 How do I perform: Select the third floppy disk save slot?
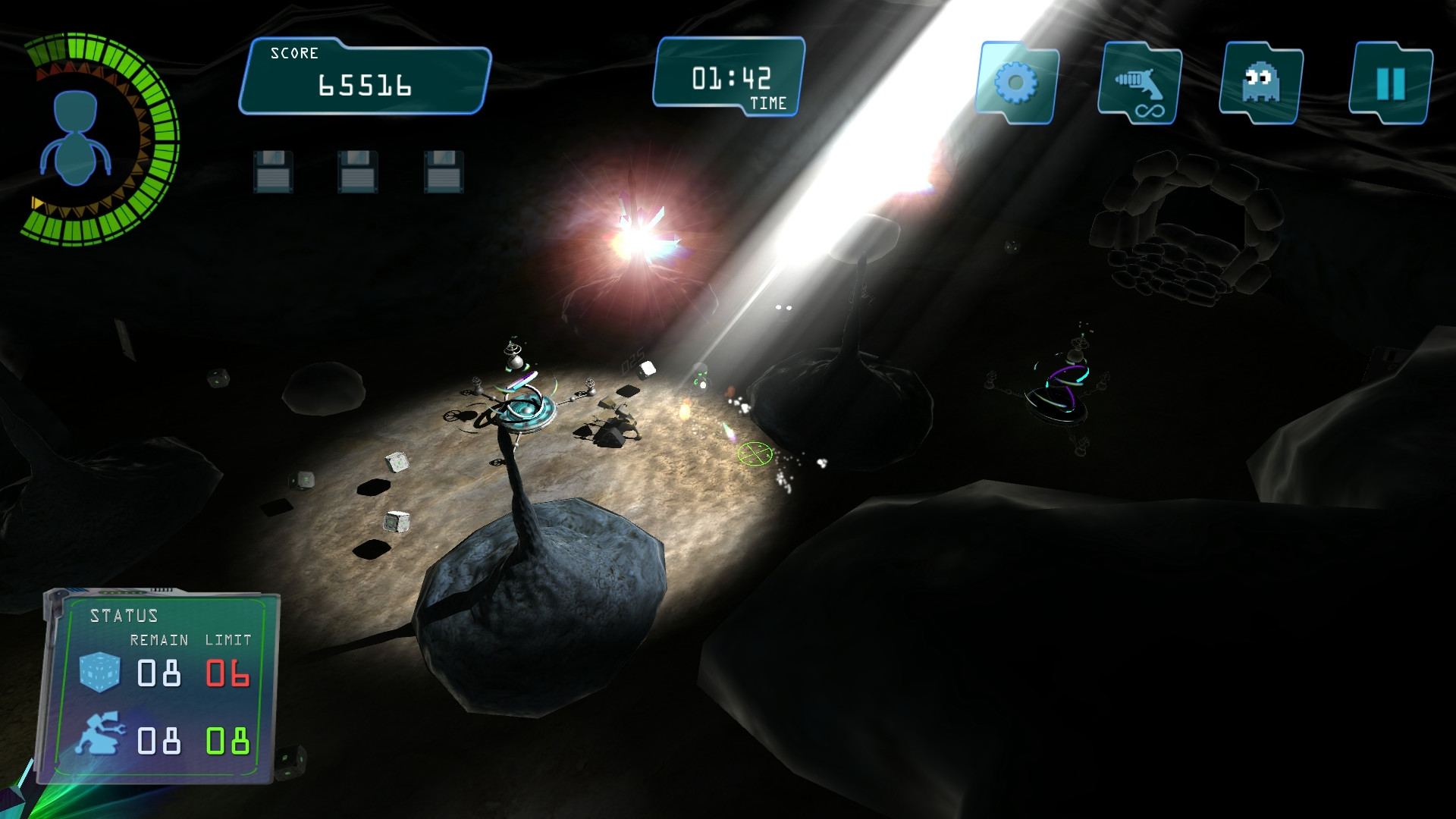442,170
